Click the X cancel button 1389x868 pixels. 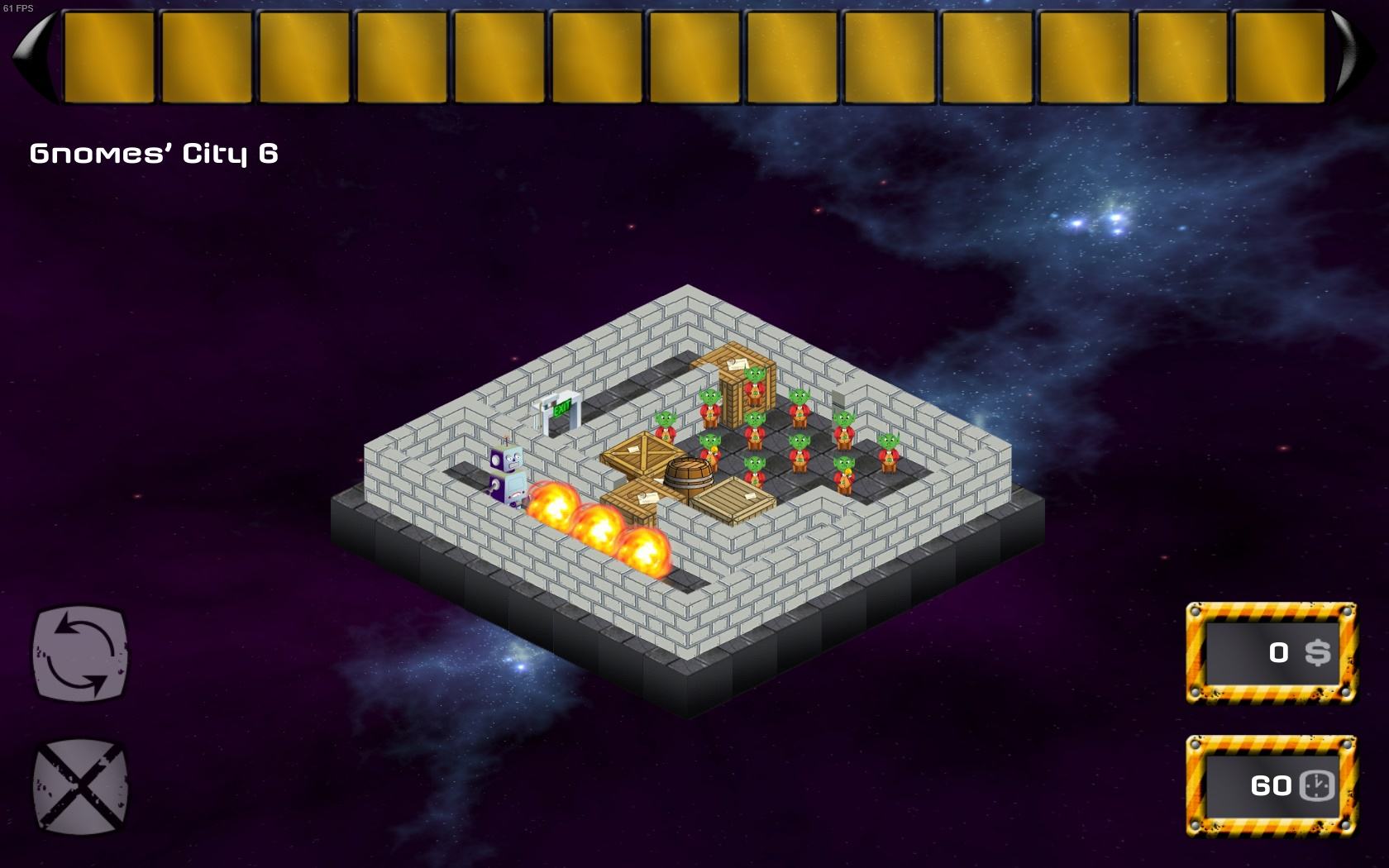(x=80, y=785)
